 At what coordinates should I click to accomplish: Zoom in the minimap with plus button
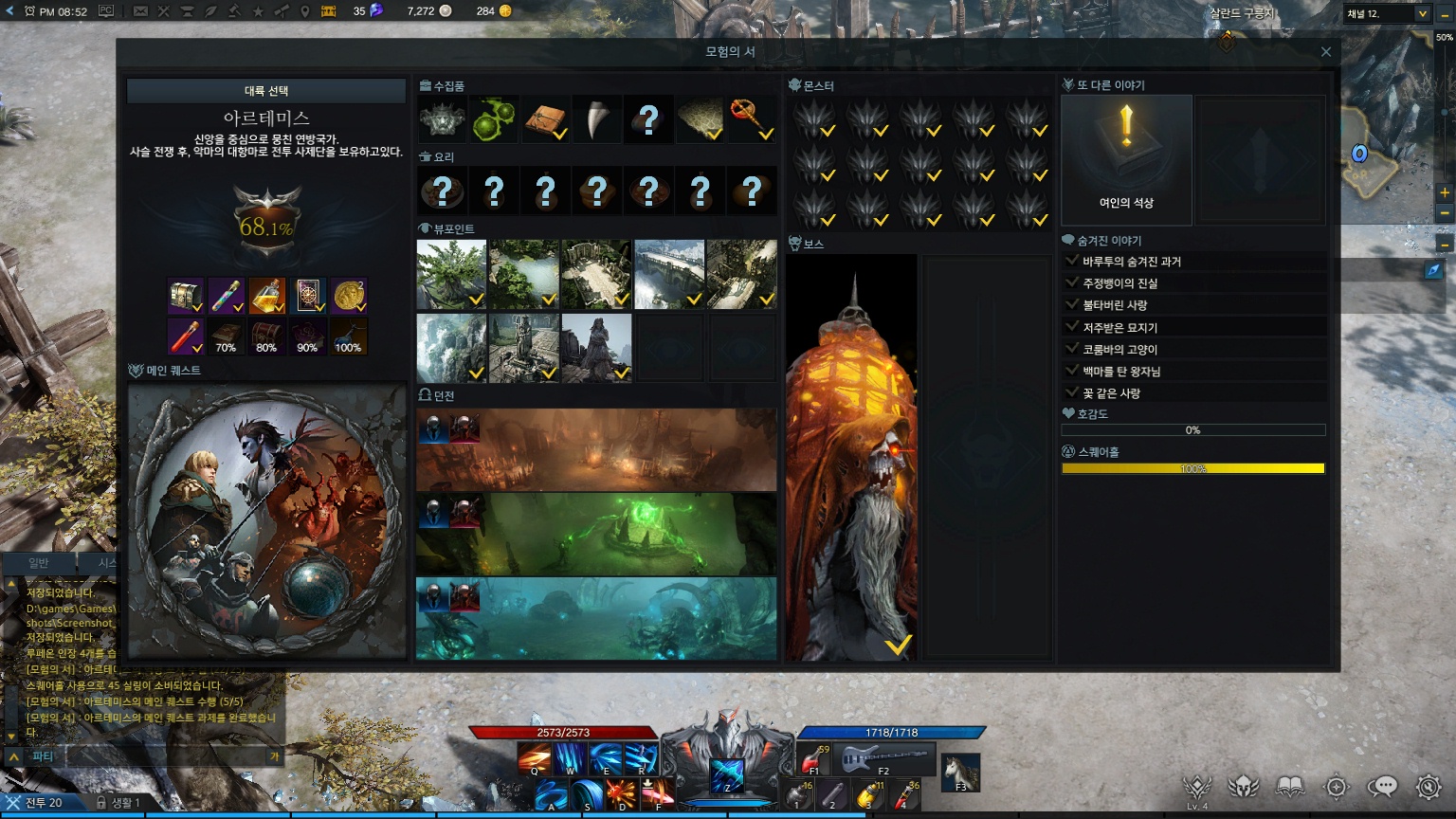(1445, 192)
